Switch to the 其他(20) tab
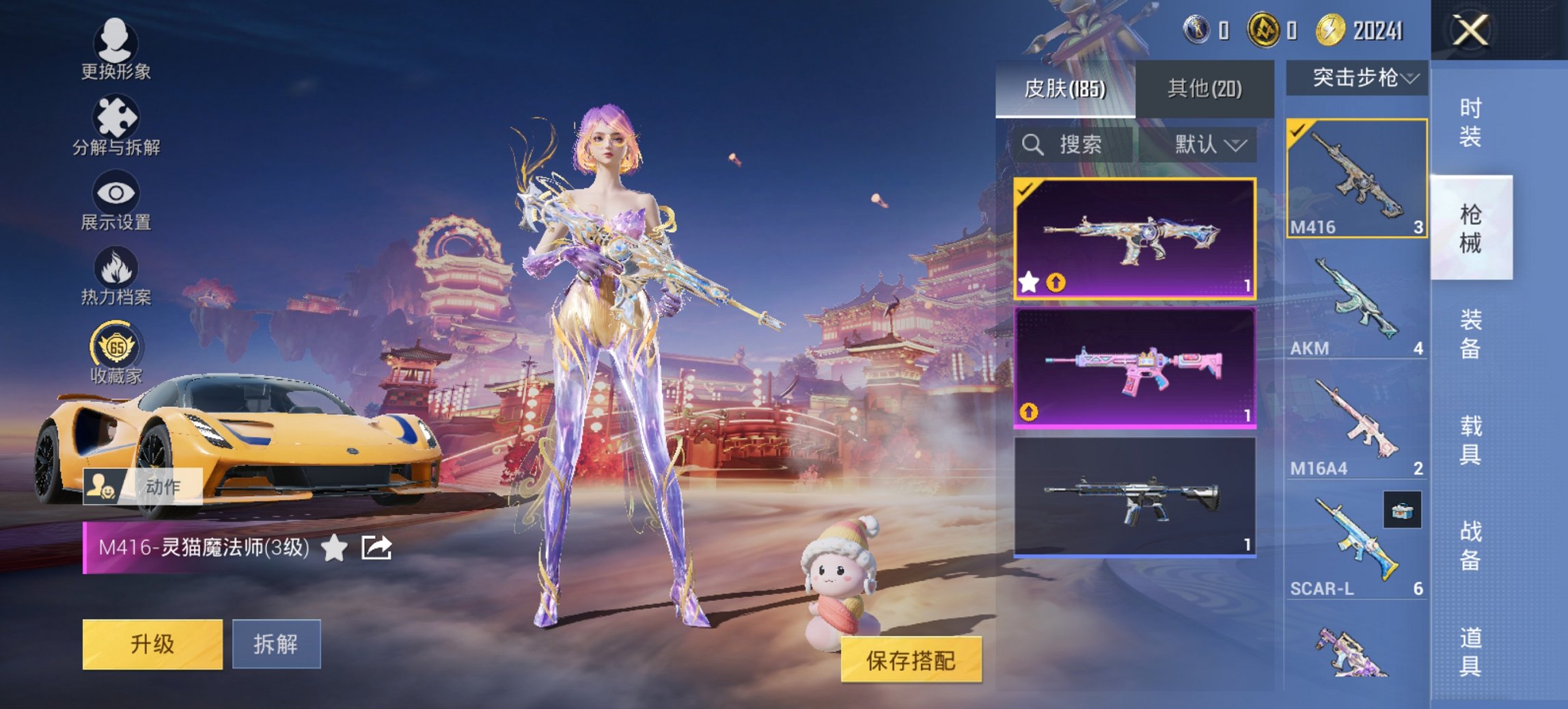 pos(1206,88)
